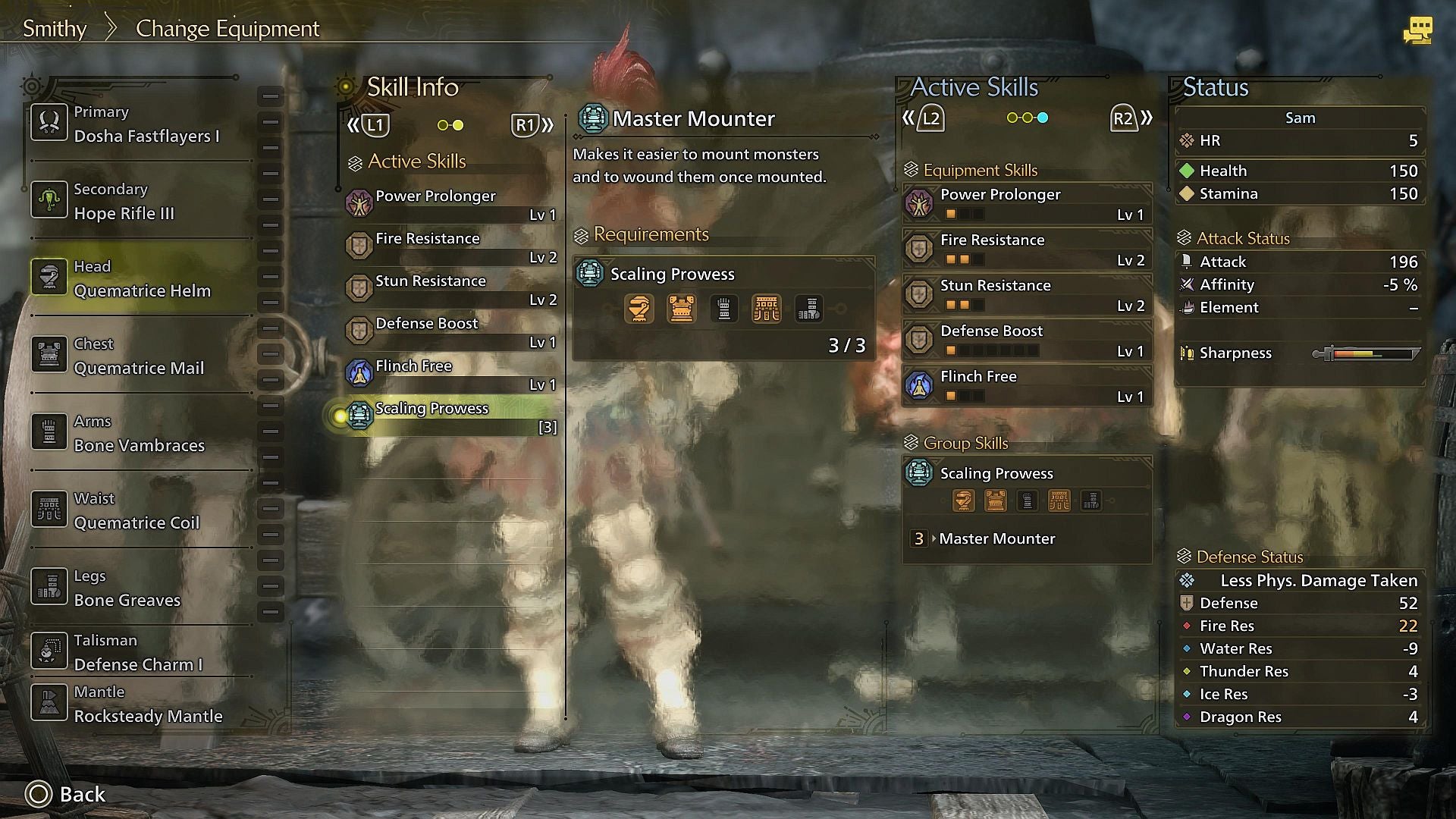Click the Fire Resistance level pips bar
This screenshot has width=1456, height=819.
tap(963, 259)
